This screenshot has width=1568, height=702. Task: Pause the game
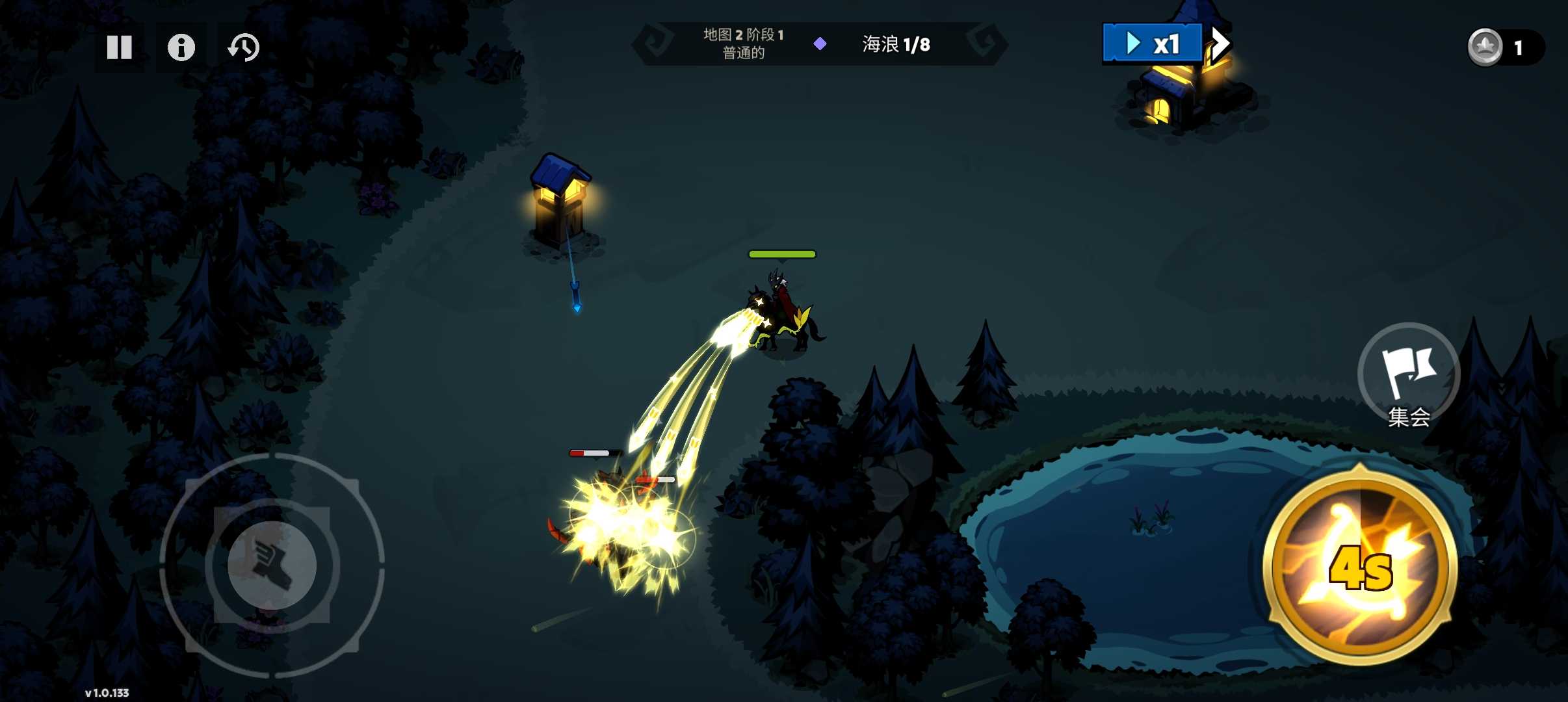tap(120, 47)
